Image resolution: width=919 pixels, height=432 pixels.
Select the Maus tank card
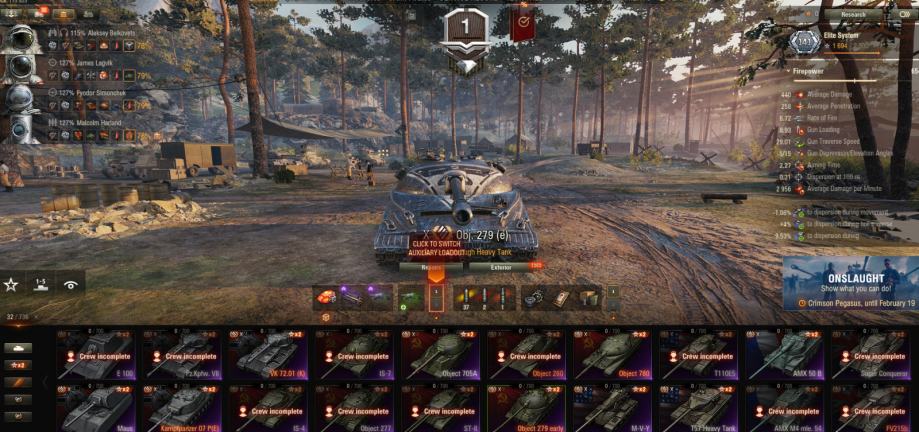coord(96,410)
